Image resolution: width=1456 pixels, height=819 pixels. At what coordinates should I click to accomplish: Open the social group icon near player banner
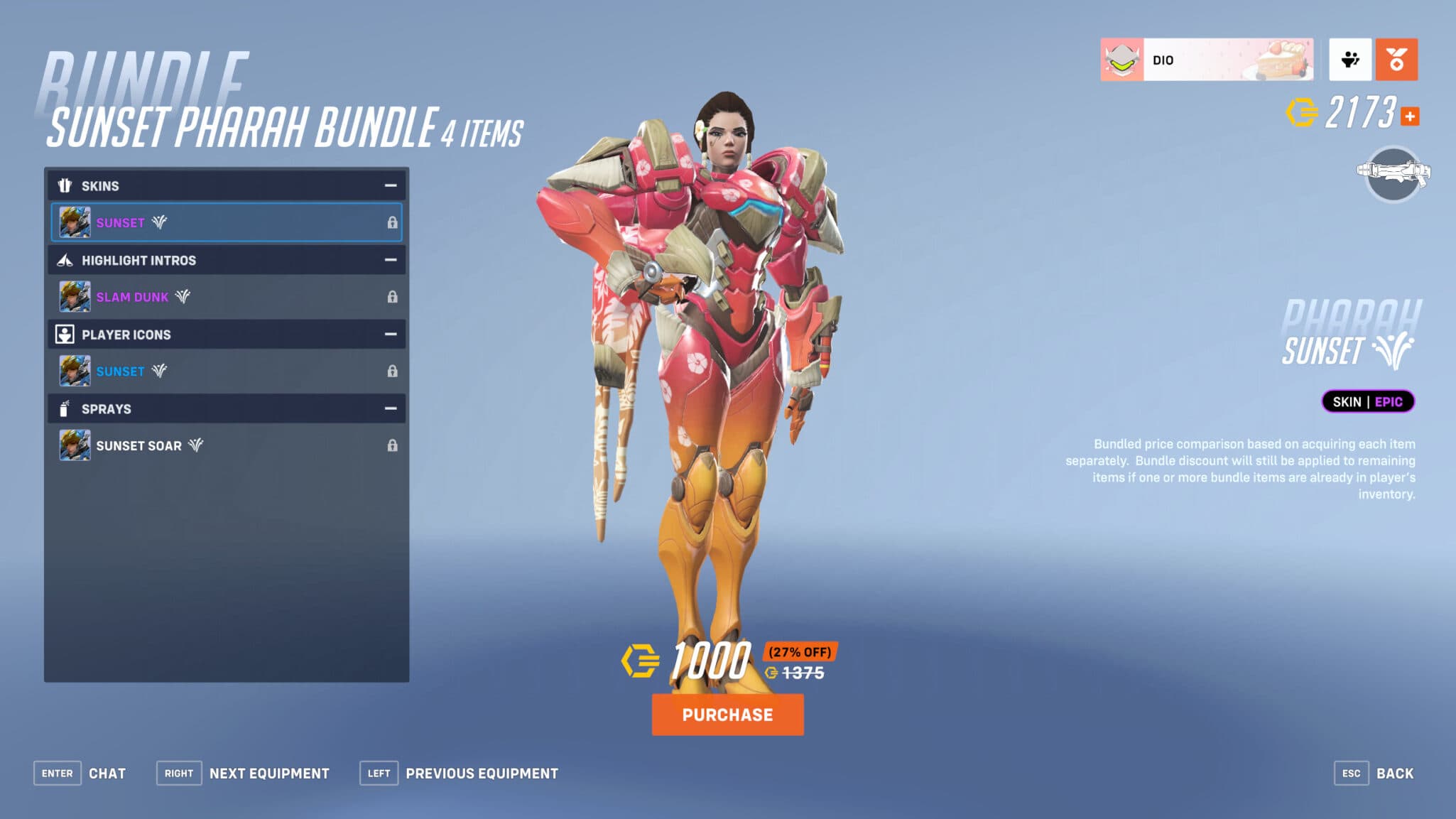pyautogui.click(x=1350, y=59)
